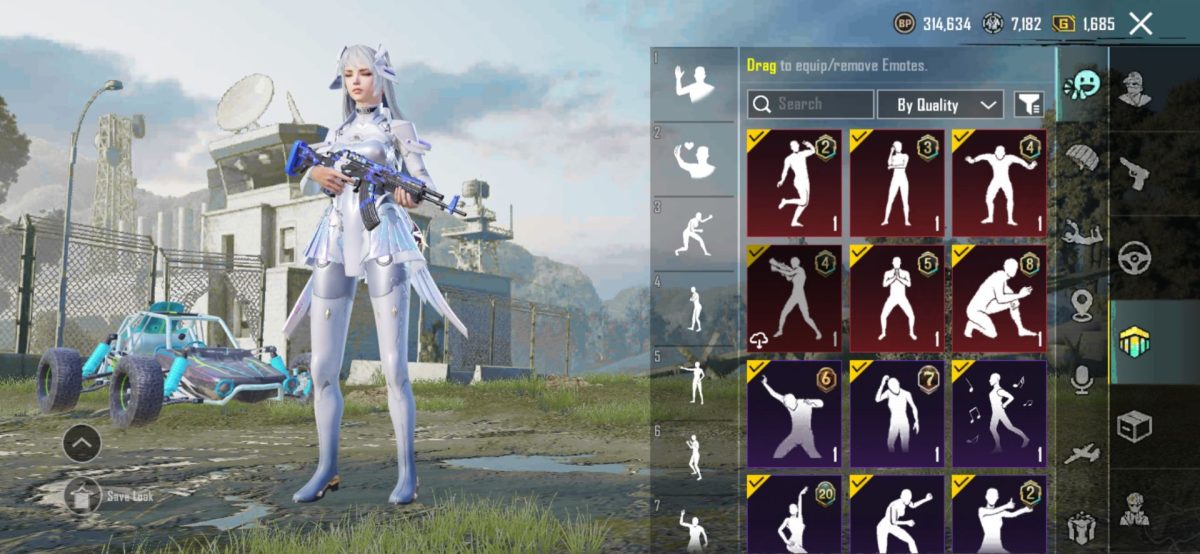Screen dimensions: 1200x554
Task: Open the crate box tab
Action: (x=1134, y=426)
